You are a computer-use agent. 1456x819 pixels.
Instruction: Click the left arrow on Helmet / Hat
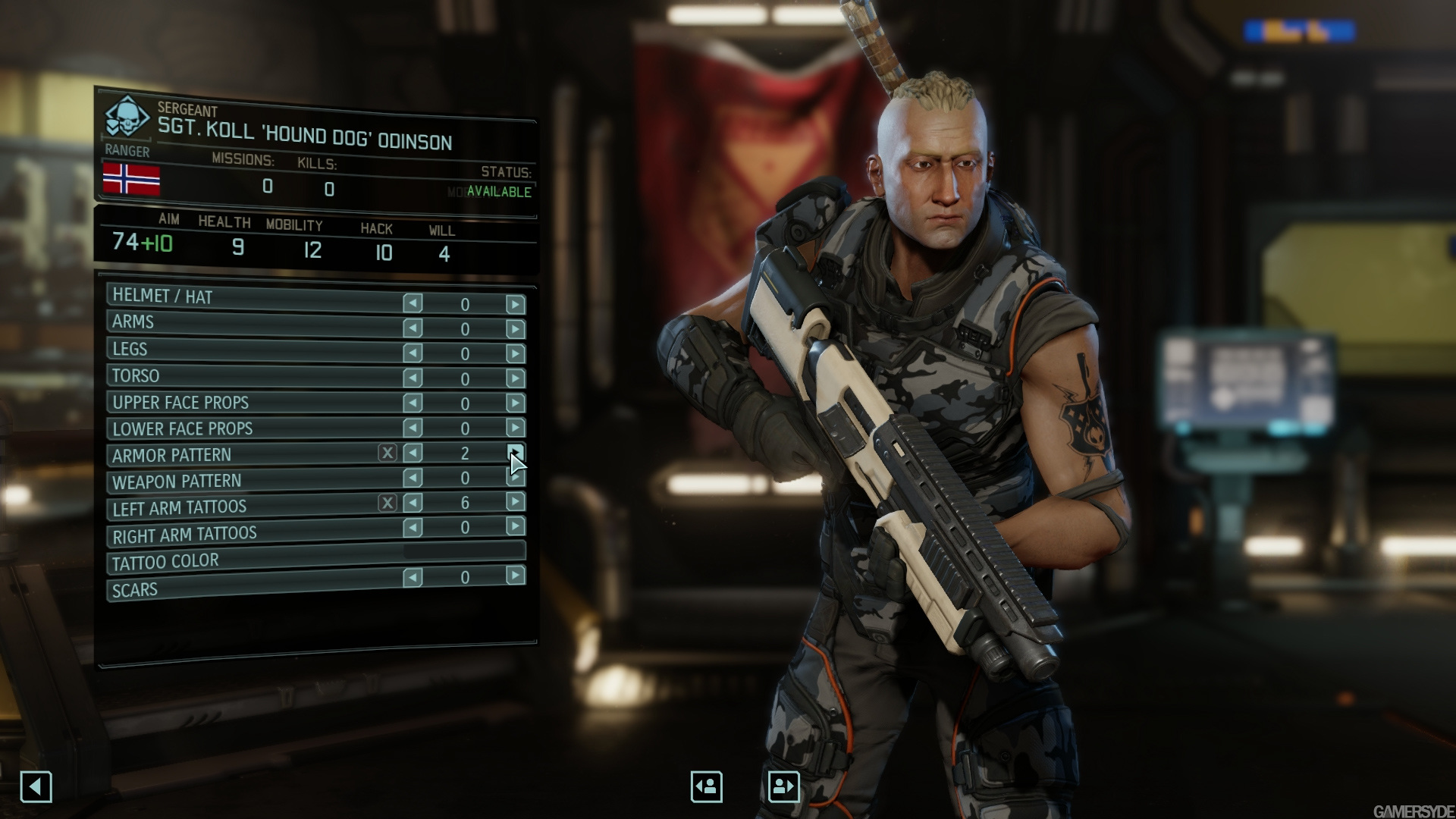(412, 303)
